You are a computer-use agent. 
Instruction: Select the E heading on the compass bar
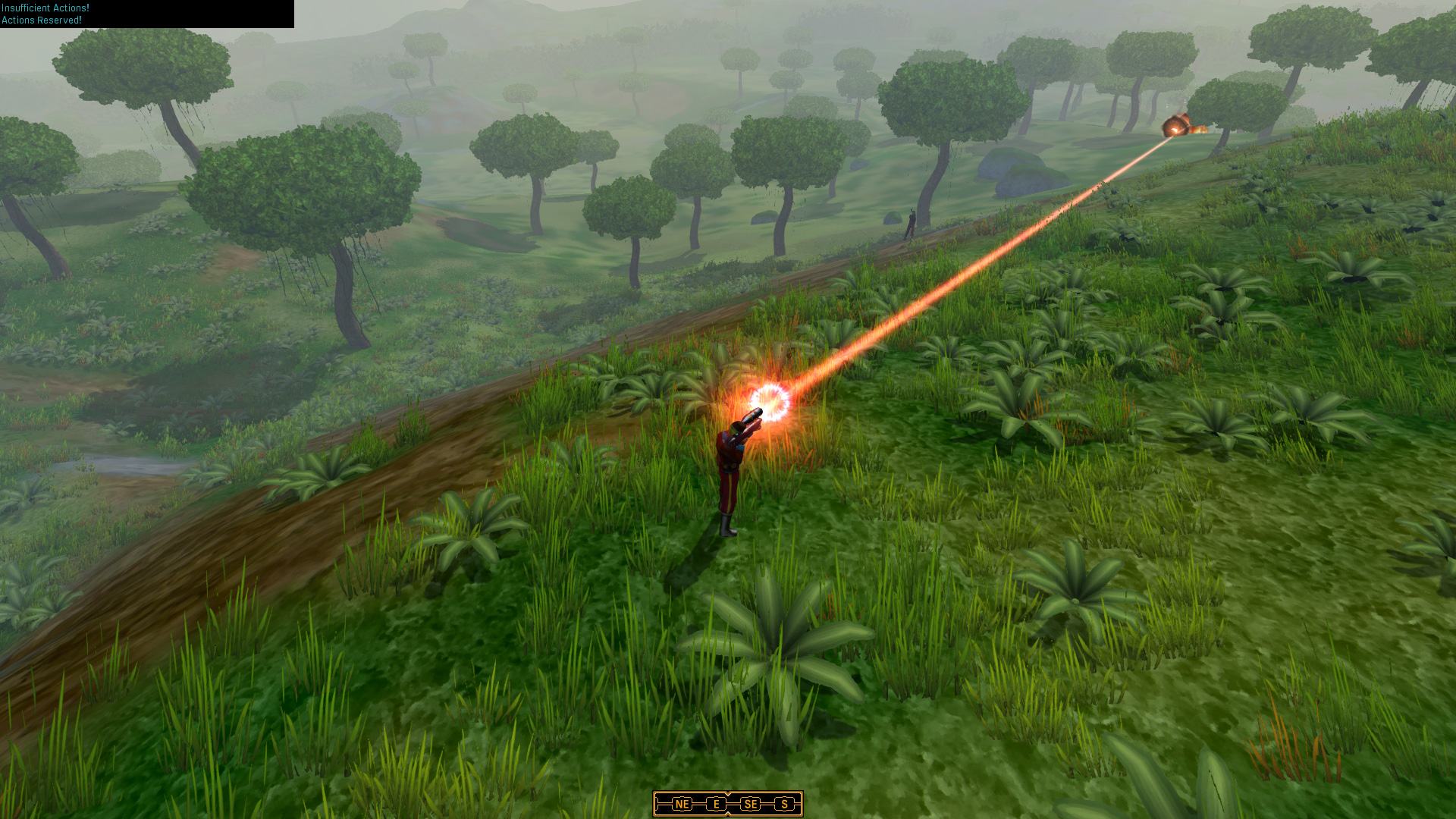[x=717, y=804]
